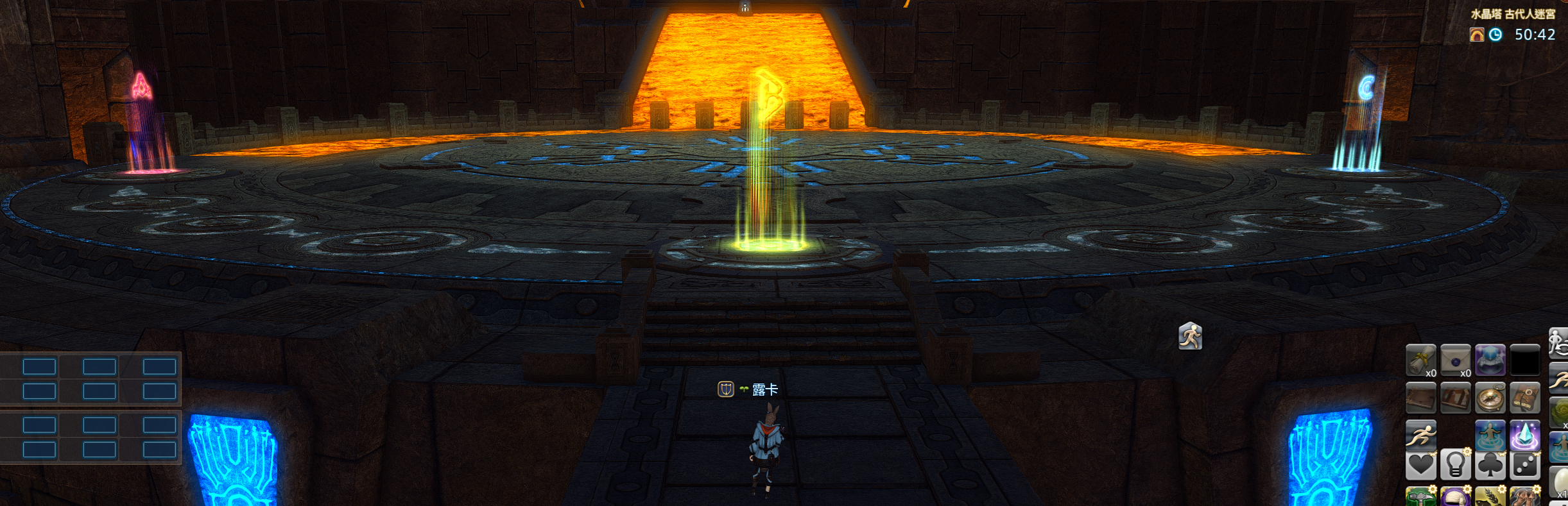Select the turbaned head icon
The height and width of the screenshot is (506, 1568).
tap(1455, 497)
